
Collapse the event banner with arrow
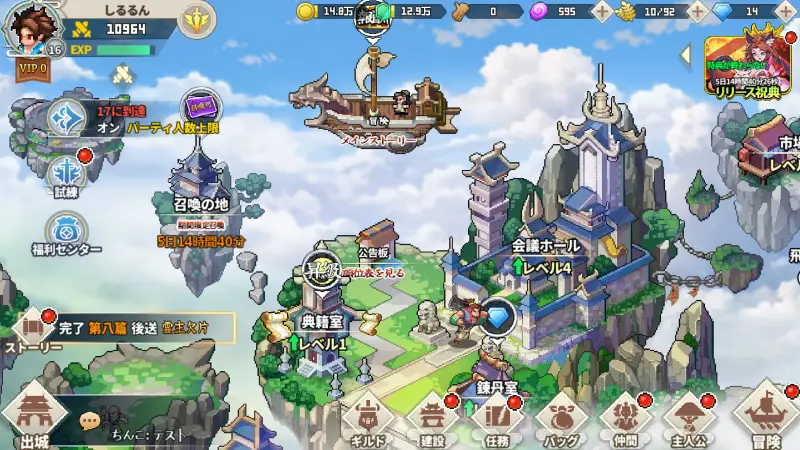(686, 53)
